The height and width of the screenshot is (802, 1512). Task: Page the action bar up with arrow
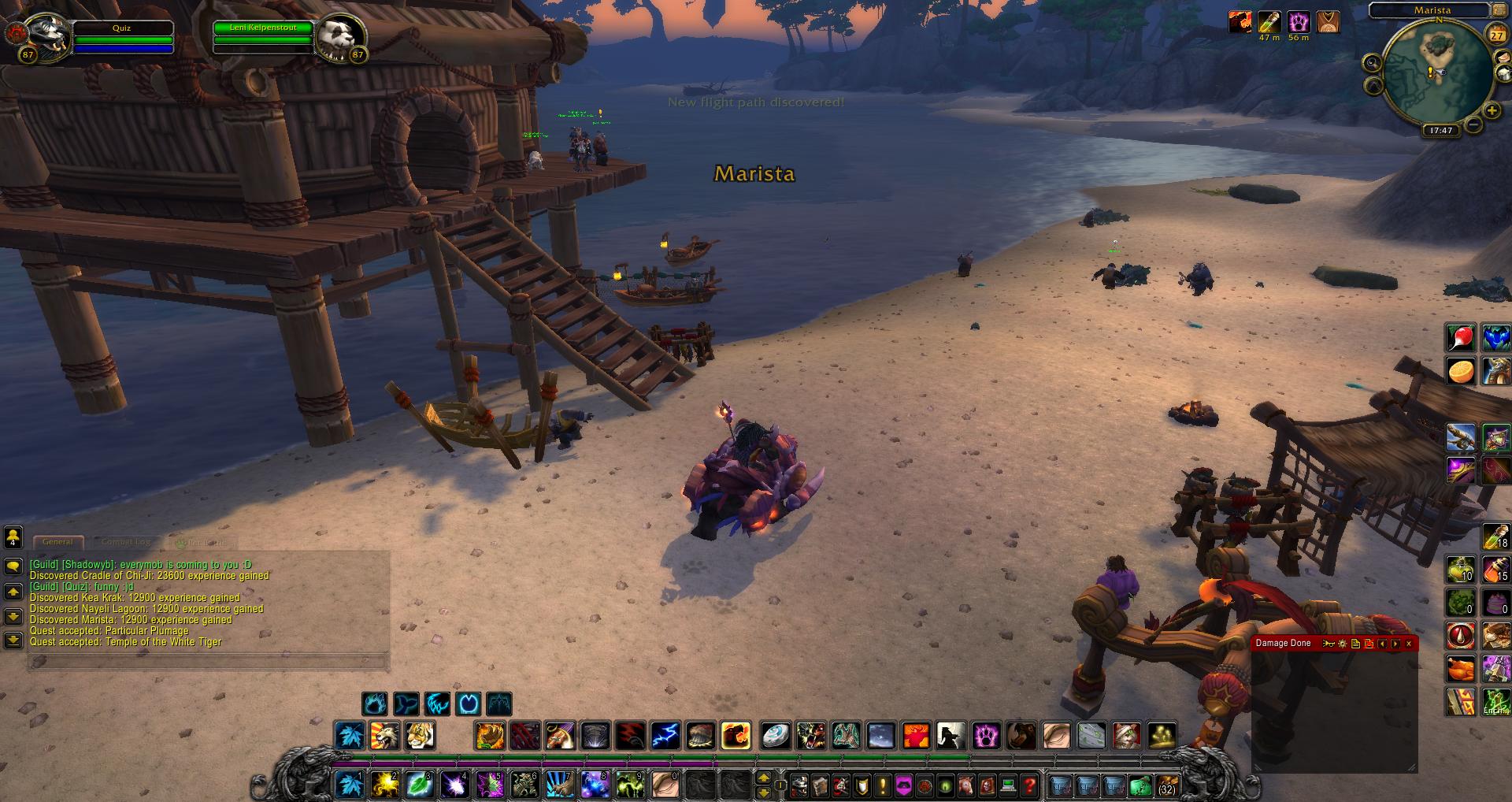click(763, 778)
